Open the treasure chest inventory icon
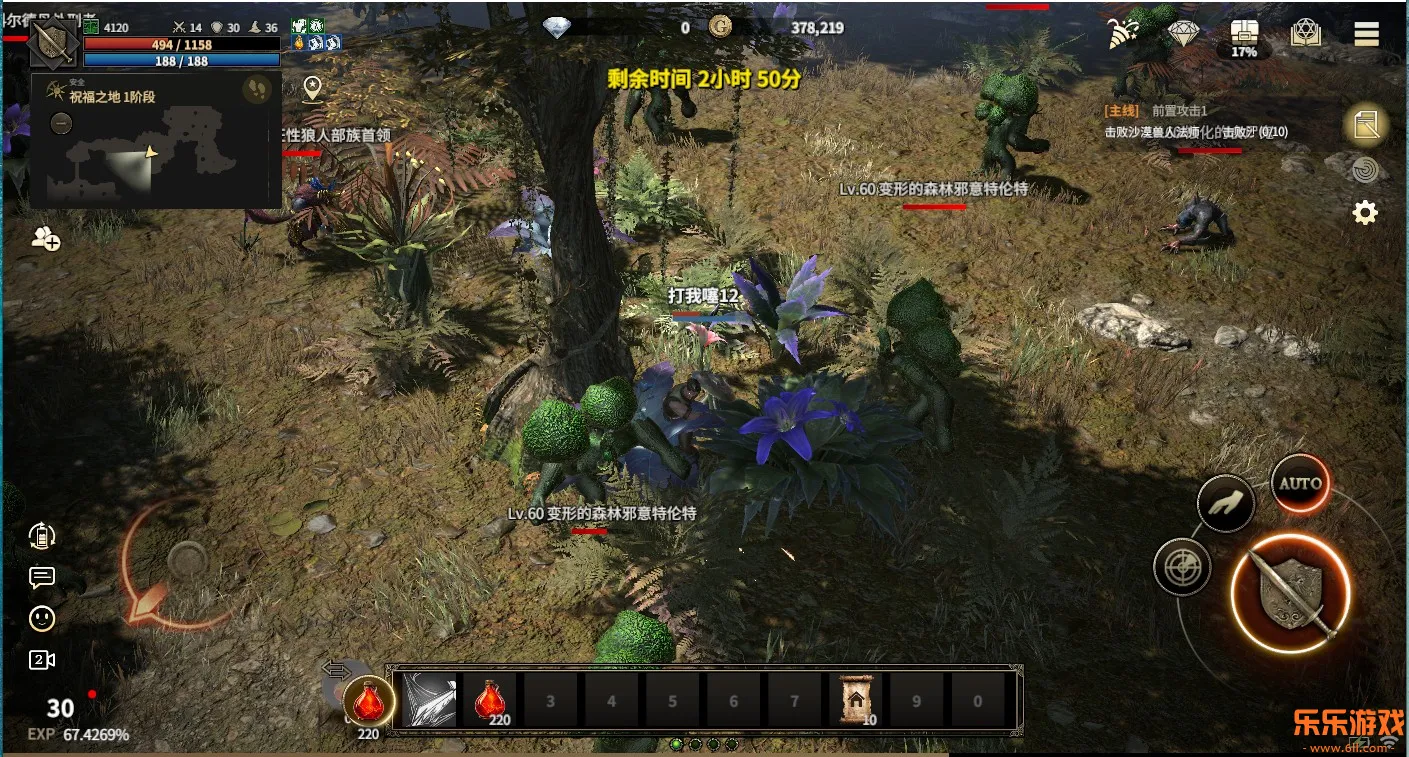This screenshot has height=757, width=1409. tap(1244, 34)
